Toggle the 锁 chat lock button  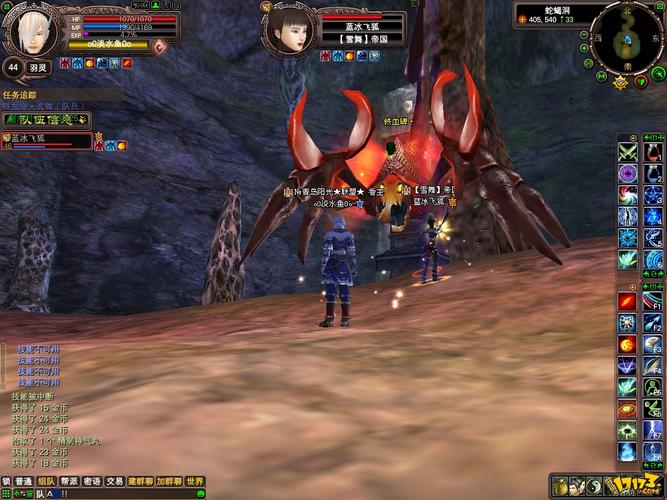(x=6, y=481)
